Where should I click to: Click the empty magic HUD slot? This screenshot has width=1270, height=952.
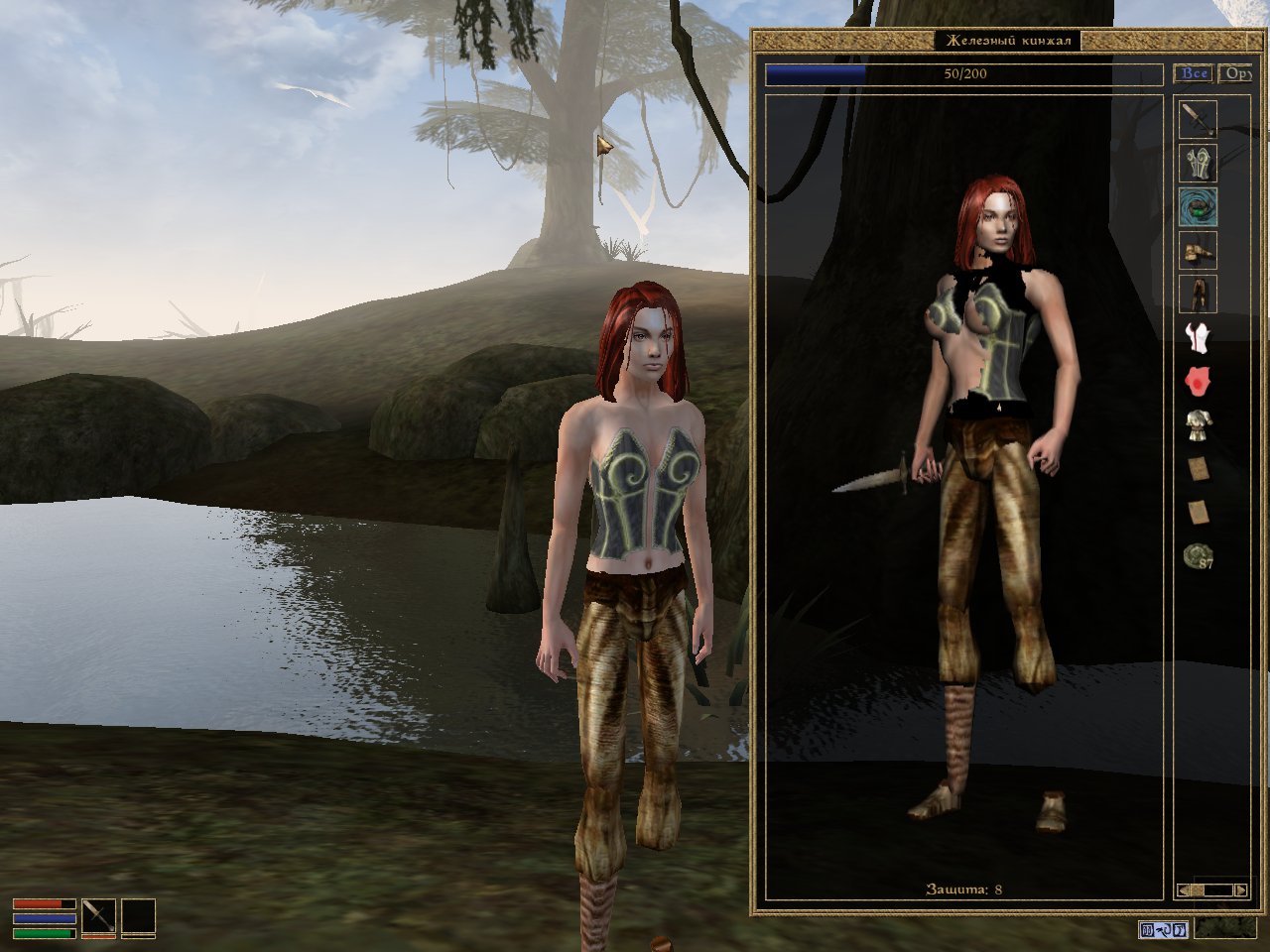pos(139,916)
